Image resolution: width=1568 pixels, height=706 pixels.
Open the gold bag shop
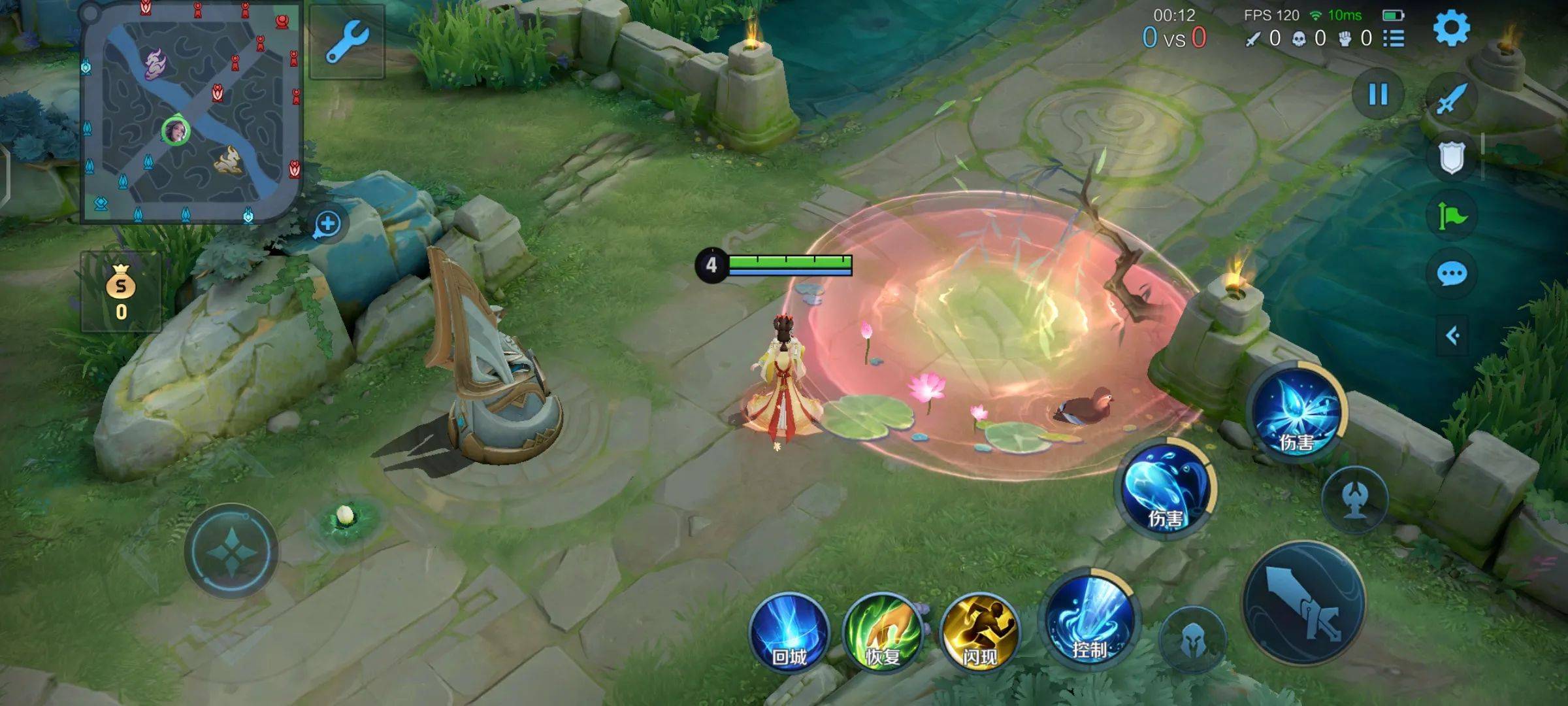click(121, 292)
